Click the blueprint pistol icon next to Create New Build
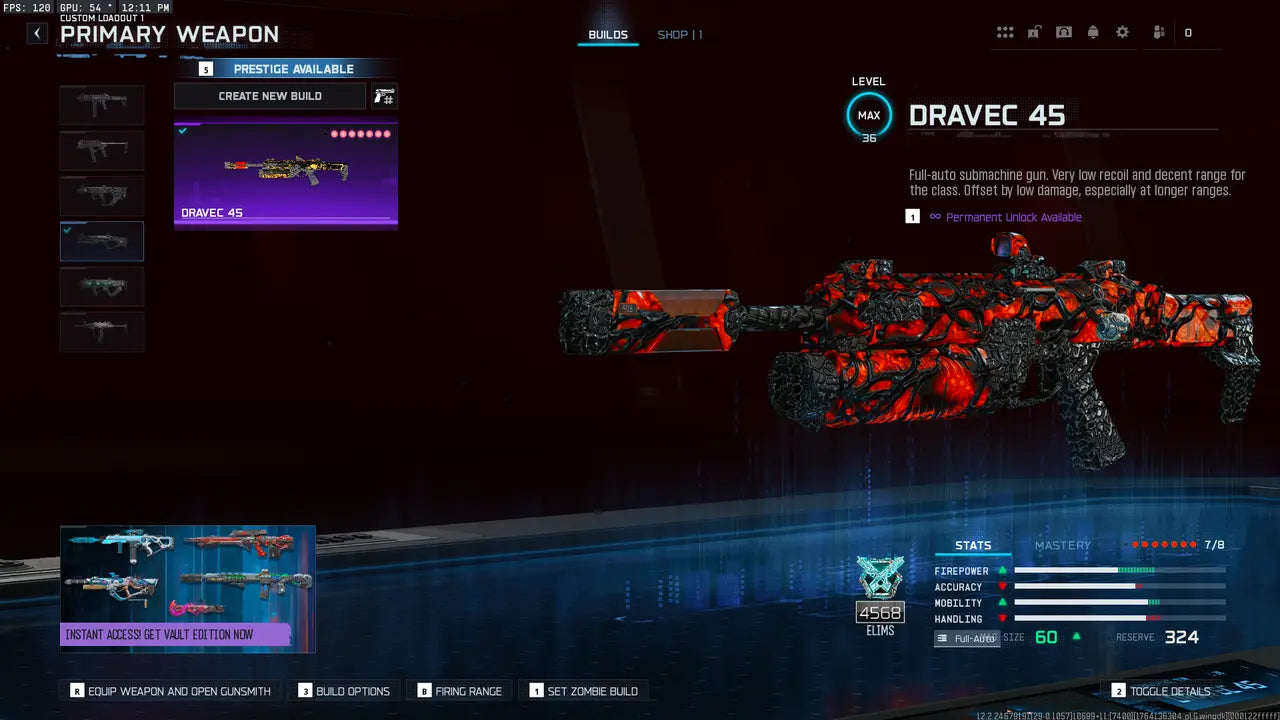The width and height of the screenshot is (1280, 720). click(x=384, y=96)
